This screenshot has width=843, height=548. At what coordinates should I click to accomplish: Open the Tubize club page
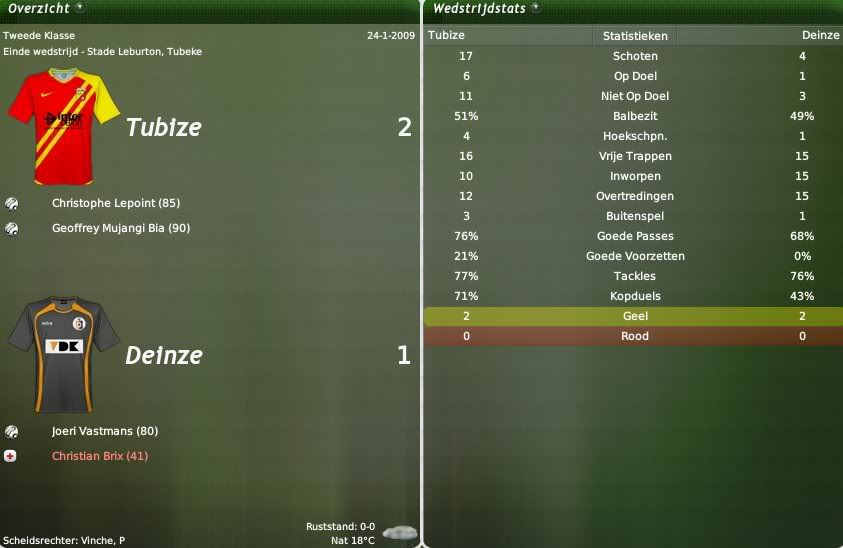(163, 128)
